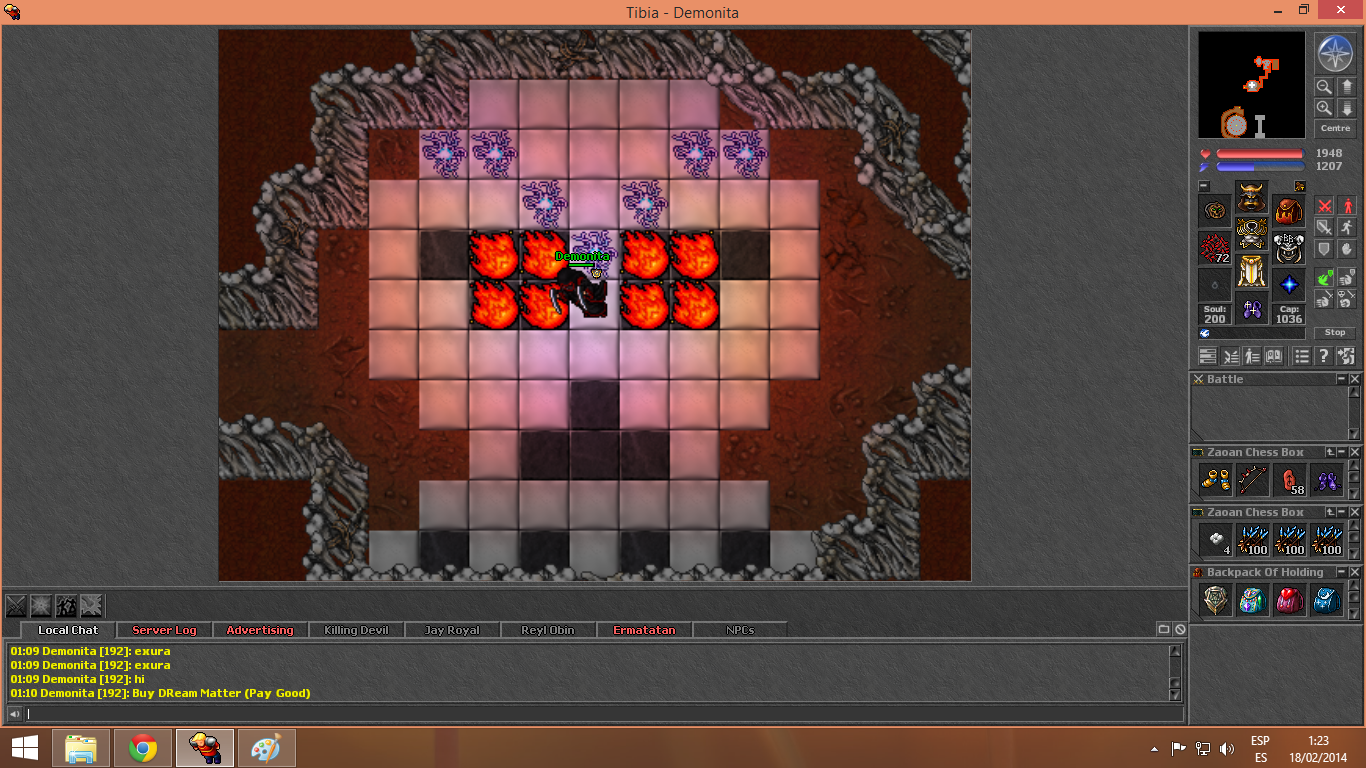The width and height of the screenshot is (1366, 768).
Task: Open the Killing Devil private chat tab
Action: point(356,630)
